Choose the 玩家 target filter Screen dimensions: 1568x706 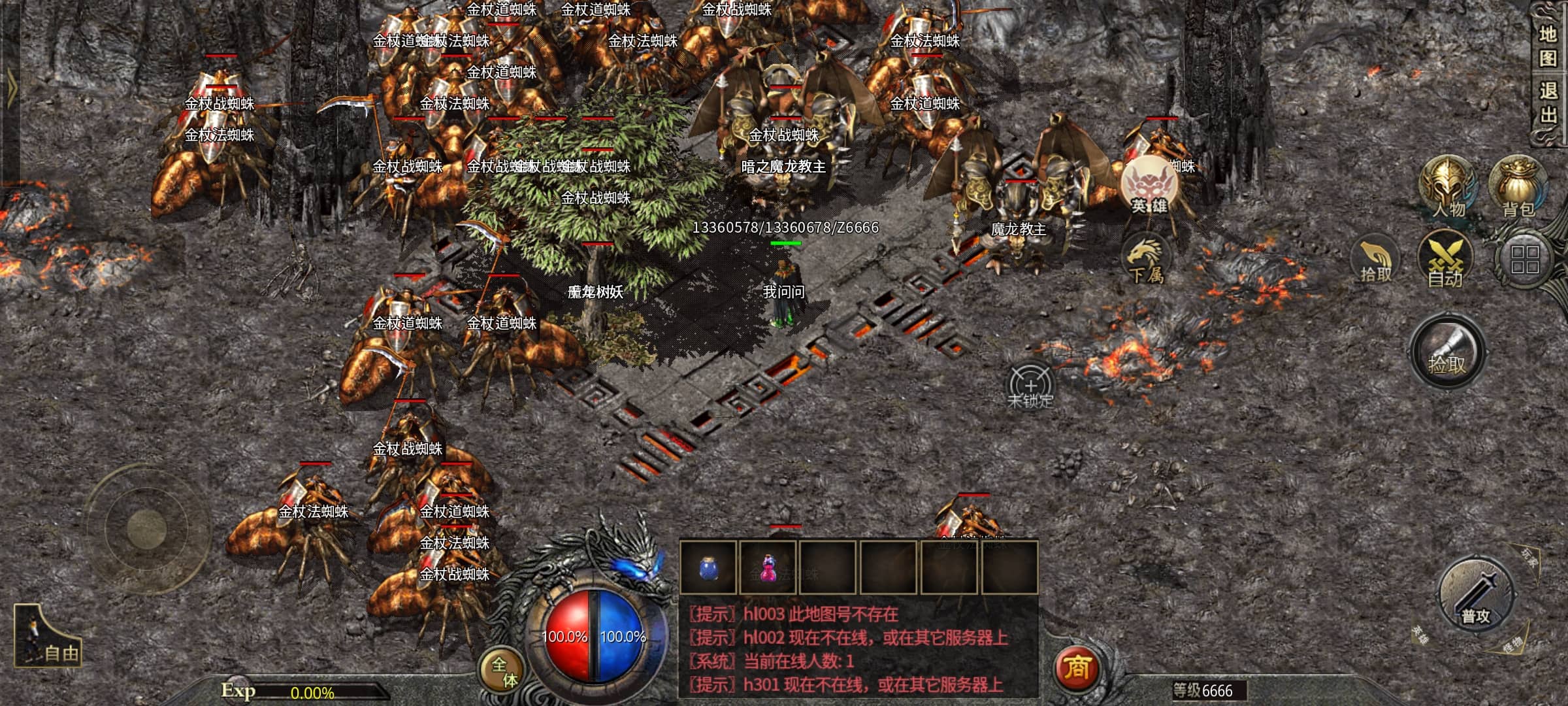point(1530,558)
